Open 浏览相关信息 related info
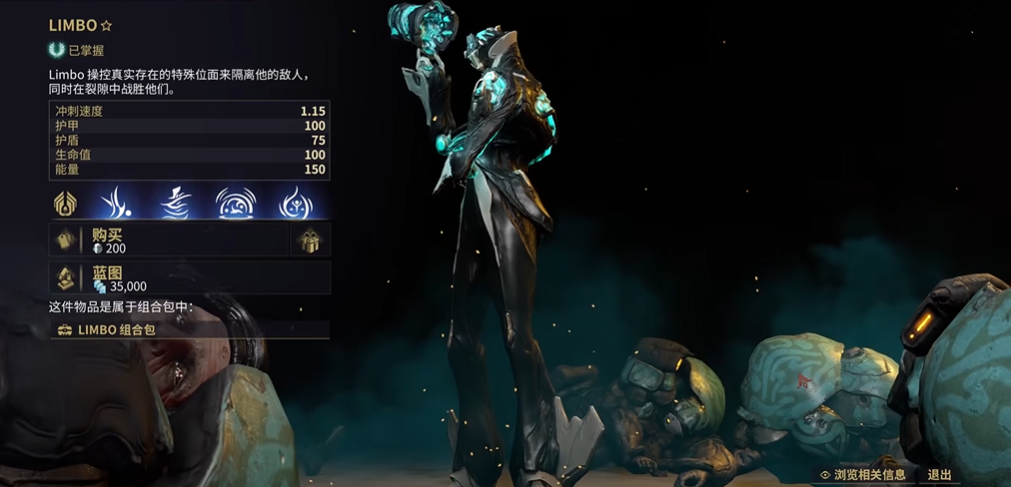Image resolution: width=1011 pixels, height=487 pixels. coord(862,475)
